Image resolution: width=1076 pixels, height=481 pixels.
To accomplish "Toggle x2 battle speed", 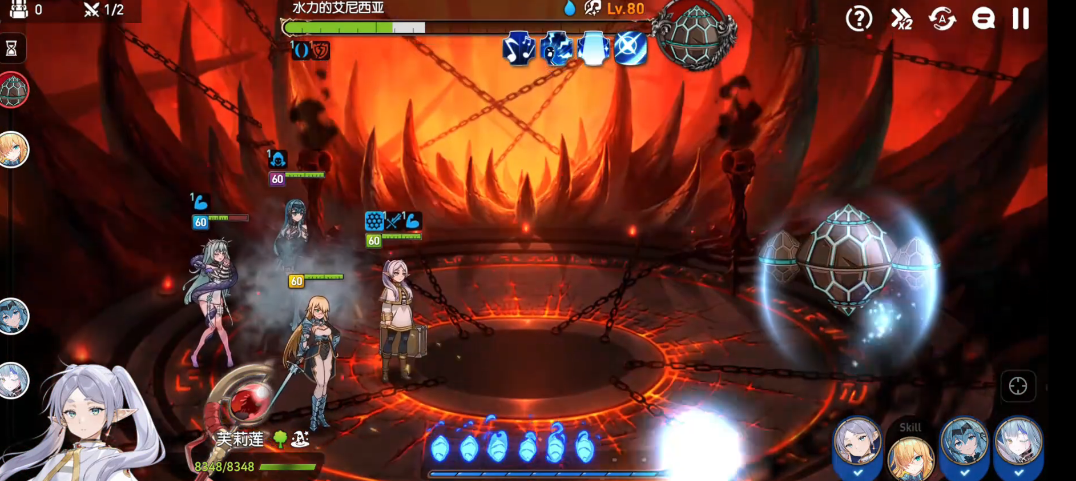I will click(901, 18).
